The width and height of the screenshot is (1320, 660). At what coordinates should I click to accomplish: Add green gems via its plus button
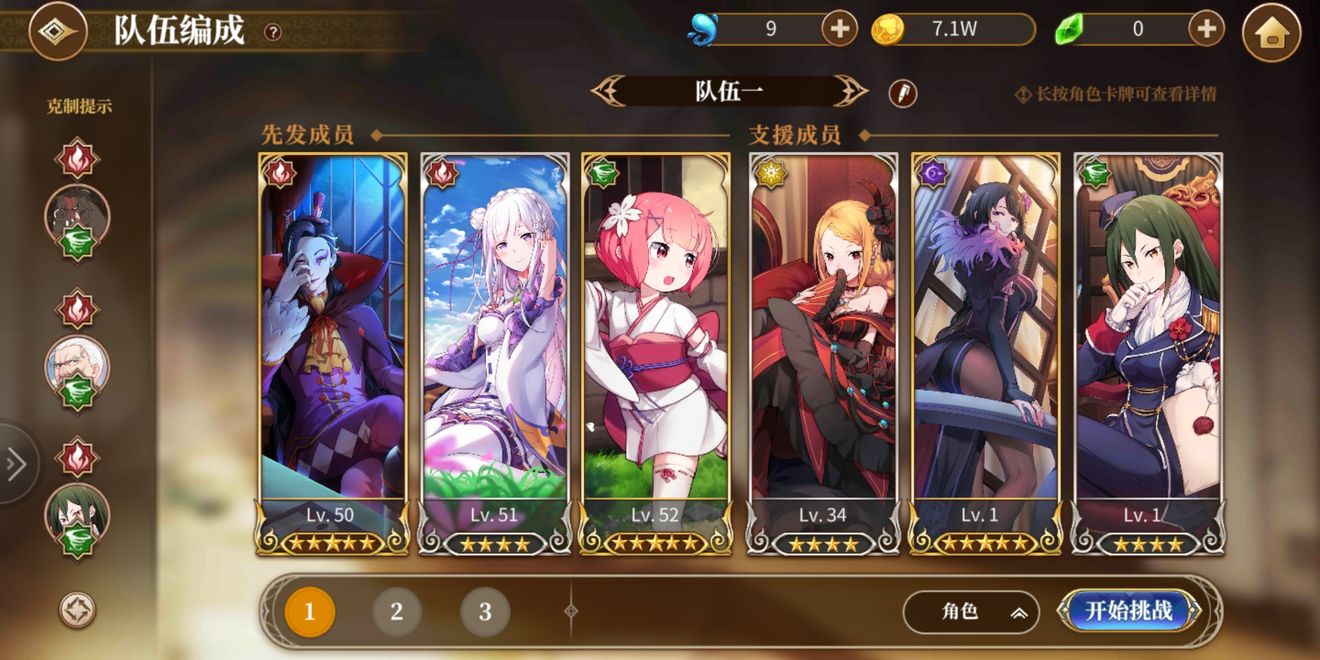click(1207, 29)
